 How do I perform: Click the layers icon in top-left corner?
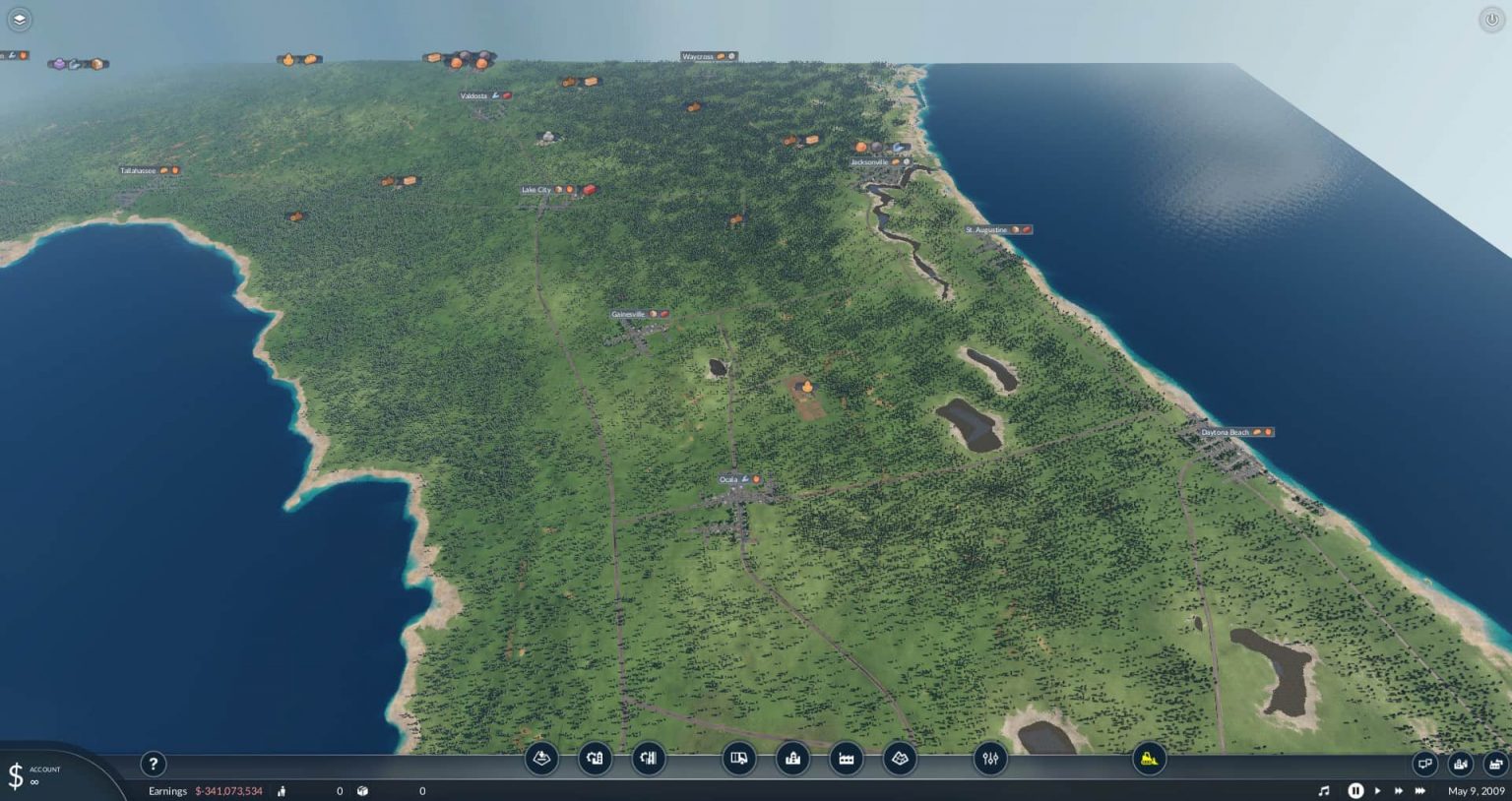(19, 19)
